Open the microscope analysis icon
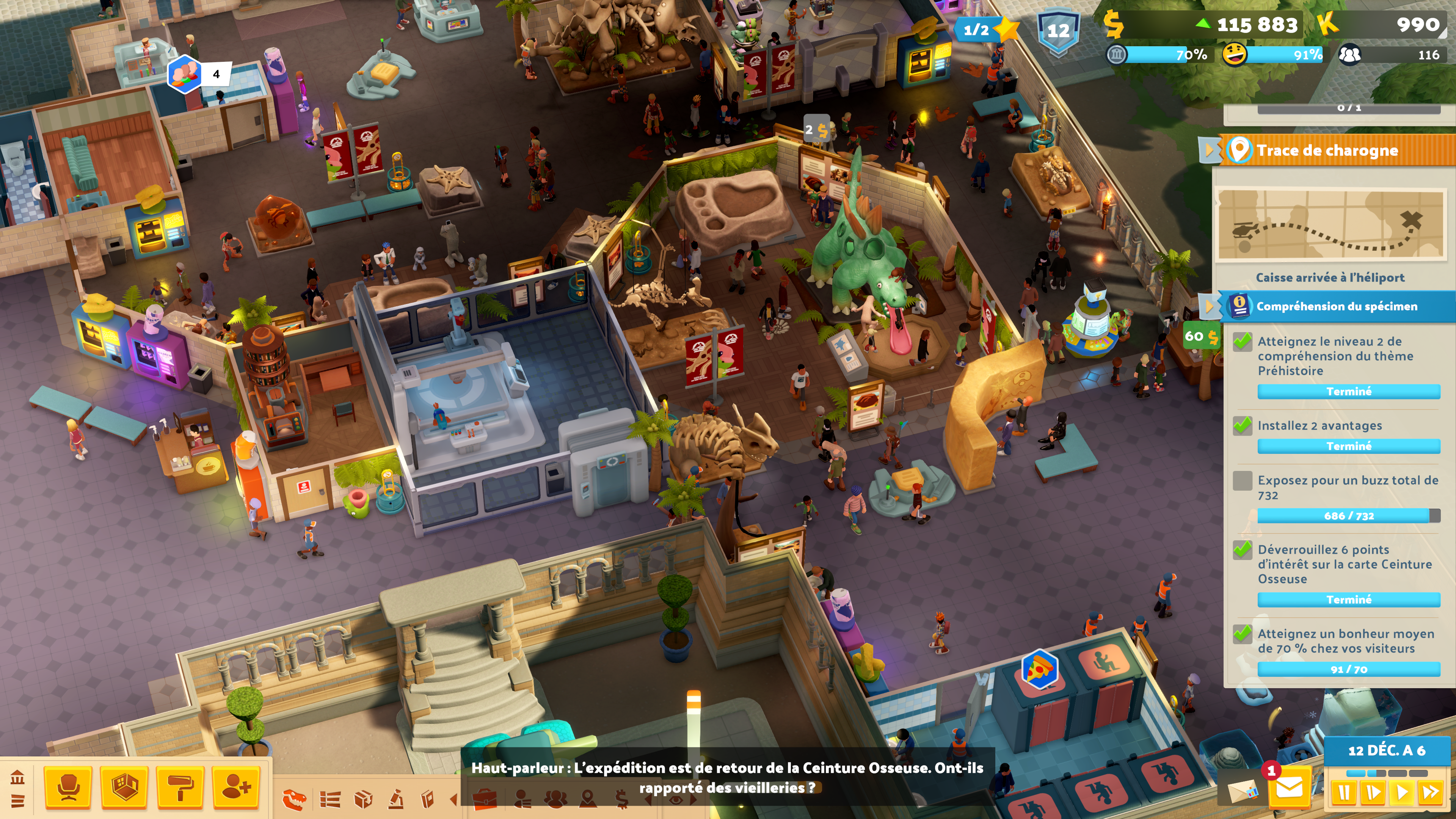This screenshot has width=1456, height=819. click(x=395, y=799)
